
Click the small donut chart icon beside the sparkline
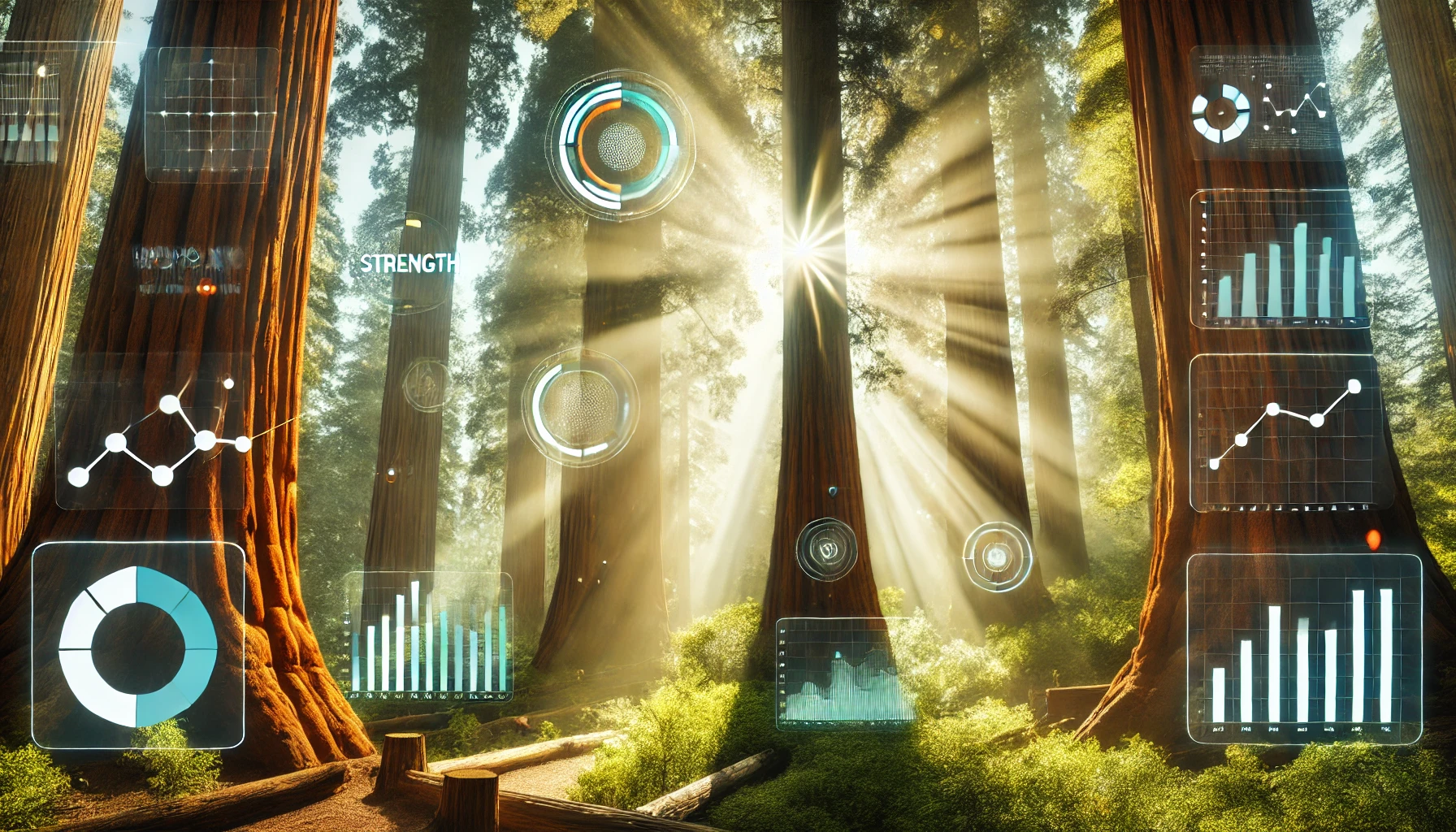[x=1220, y=113]
